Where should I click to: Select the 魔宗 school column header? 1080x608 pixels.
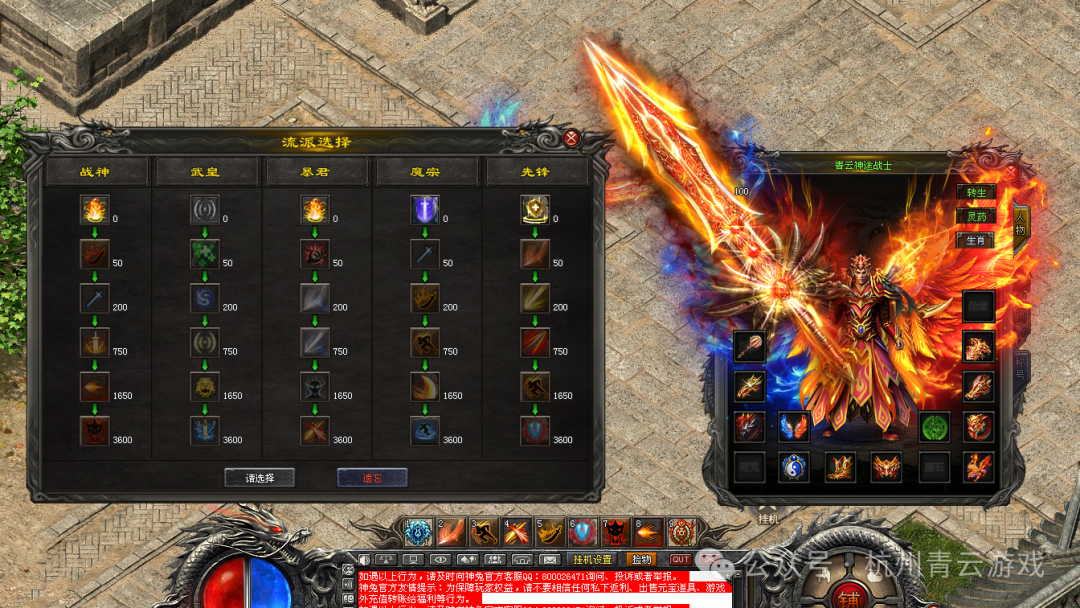426,172
